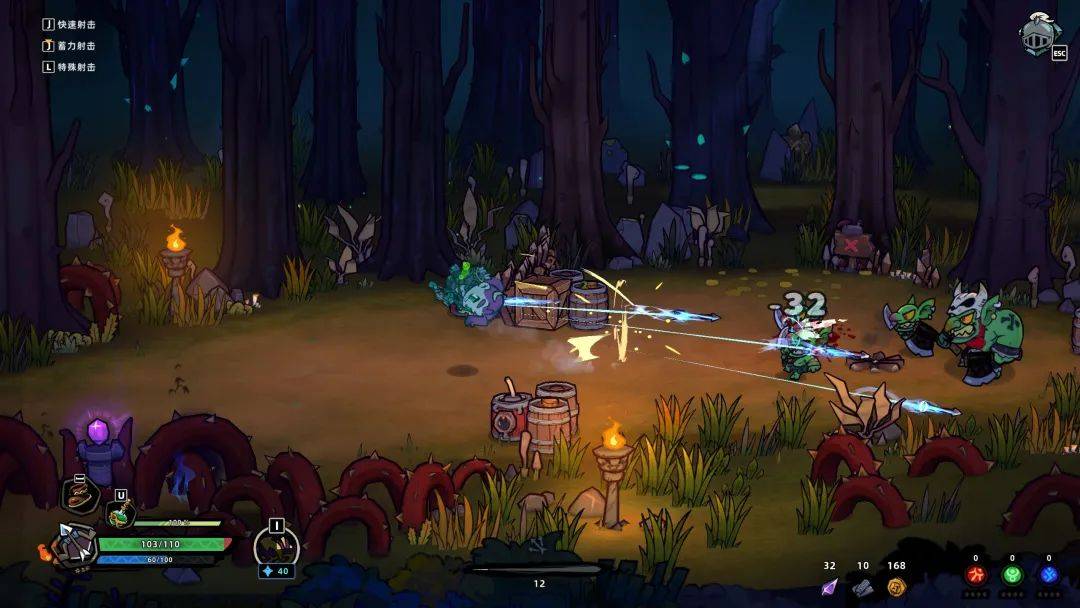The width and height of the screenshot is (1080, 608).
Task: Click the gold coin currency icon
Action: 896,587
